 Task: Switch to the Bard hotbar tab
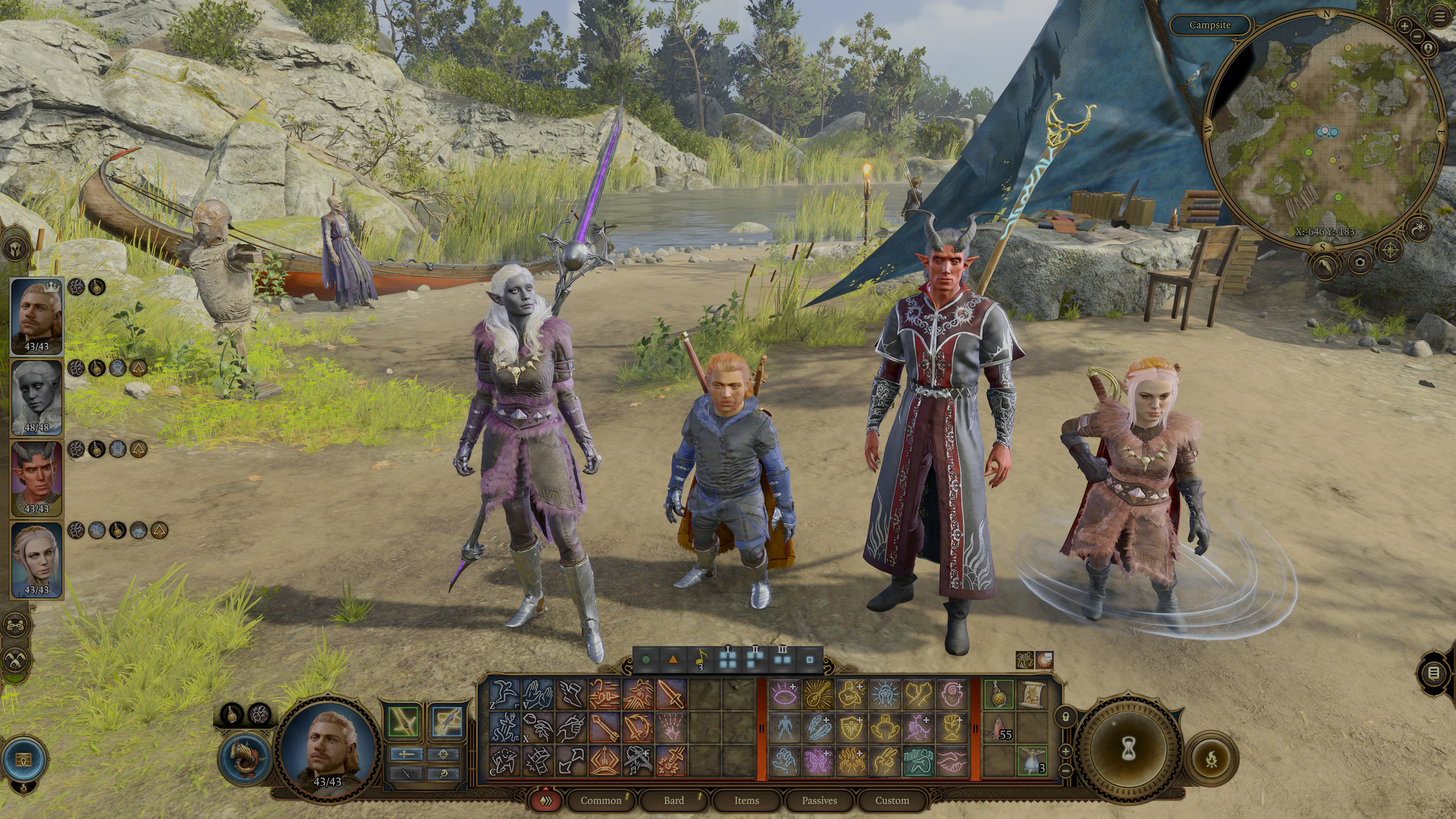tap(674, 800)
